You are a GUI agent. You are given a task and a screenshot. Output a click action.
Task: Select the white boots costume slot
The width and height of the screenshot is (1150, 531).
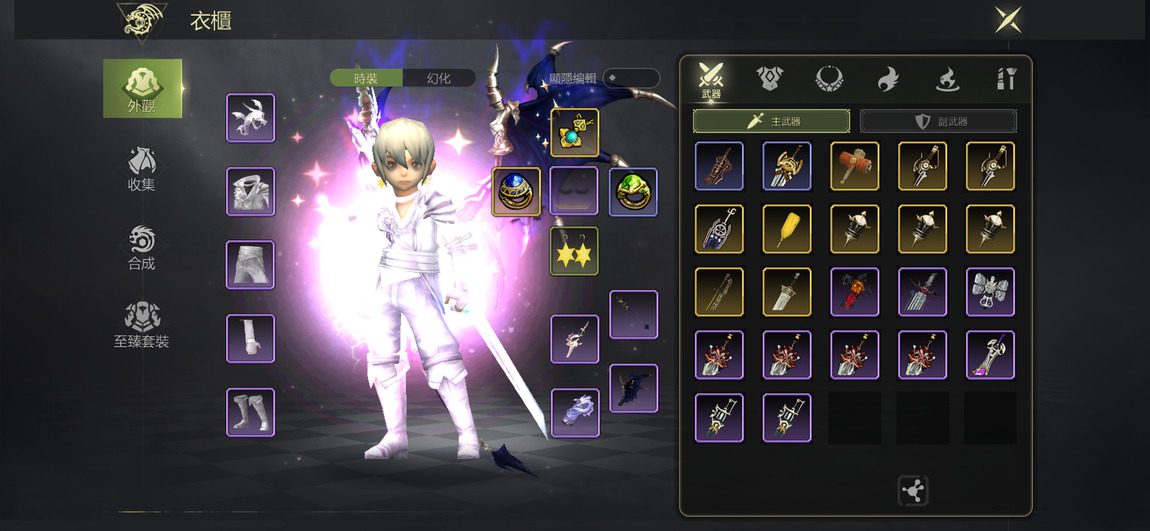coord(250,412)
